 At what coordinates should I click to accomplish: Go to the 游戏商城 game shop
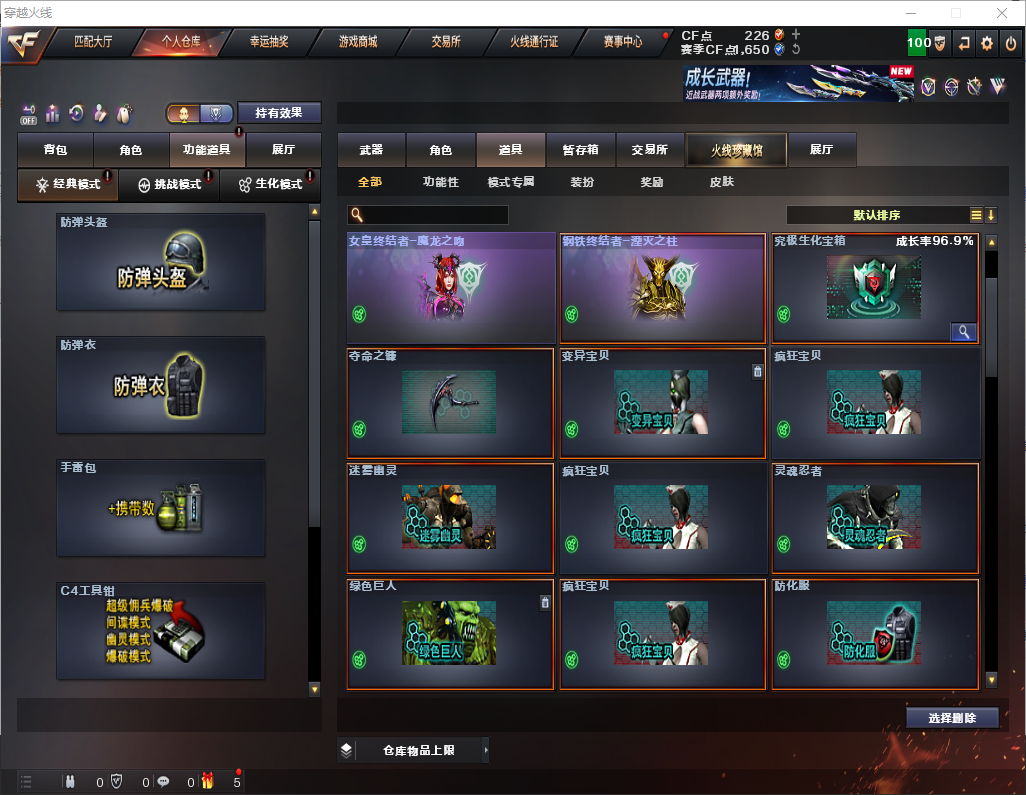(x=357, y=42)
